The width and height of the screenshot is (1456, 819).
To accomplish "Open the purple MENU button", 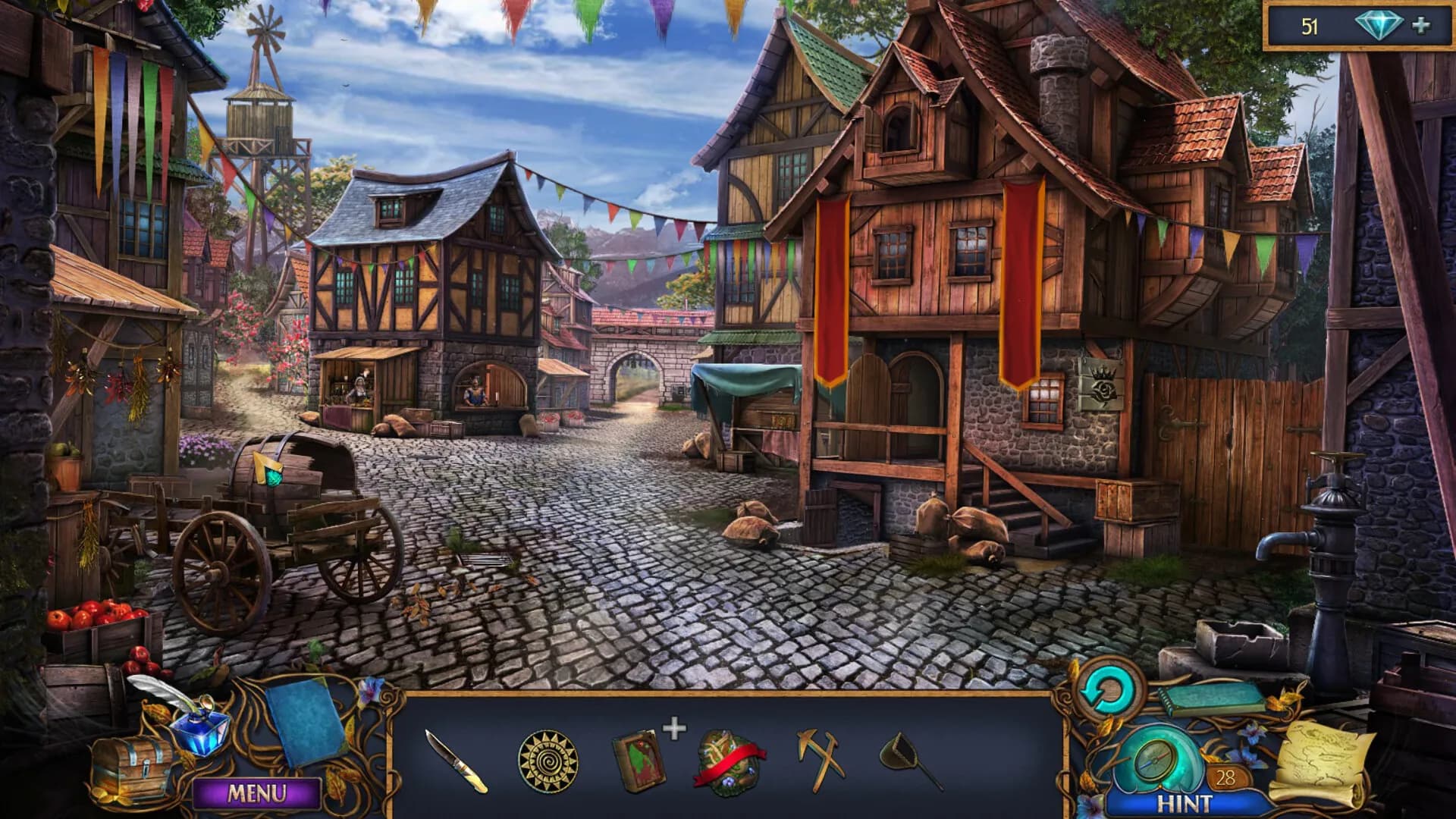I will tap(256, 794).
